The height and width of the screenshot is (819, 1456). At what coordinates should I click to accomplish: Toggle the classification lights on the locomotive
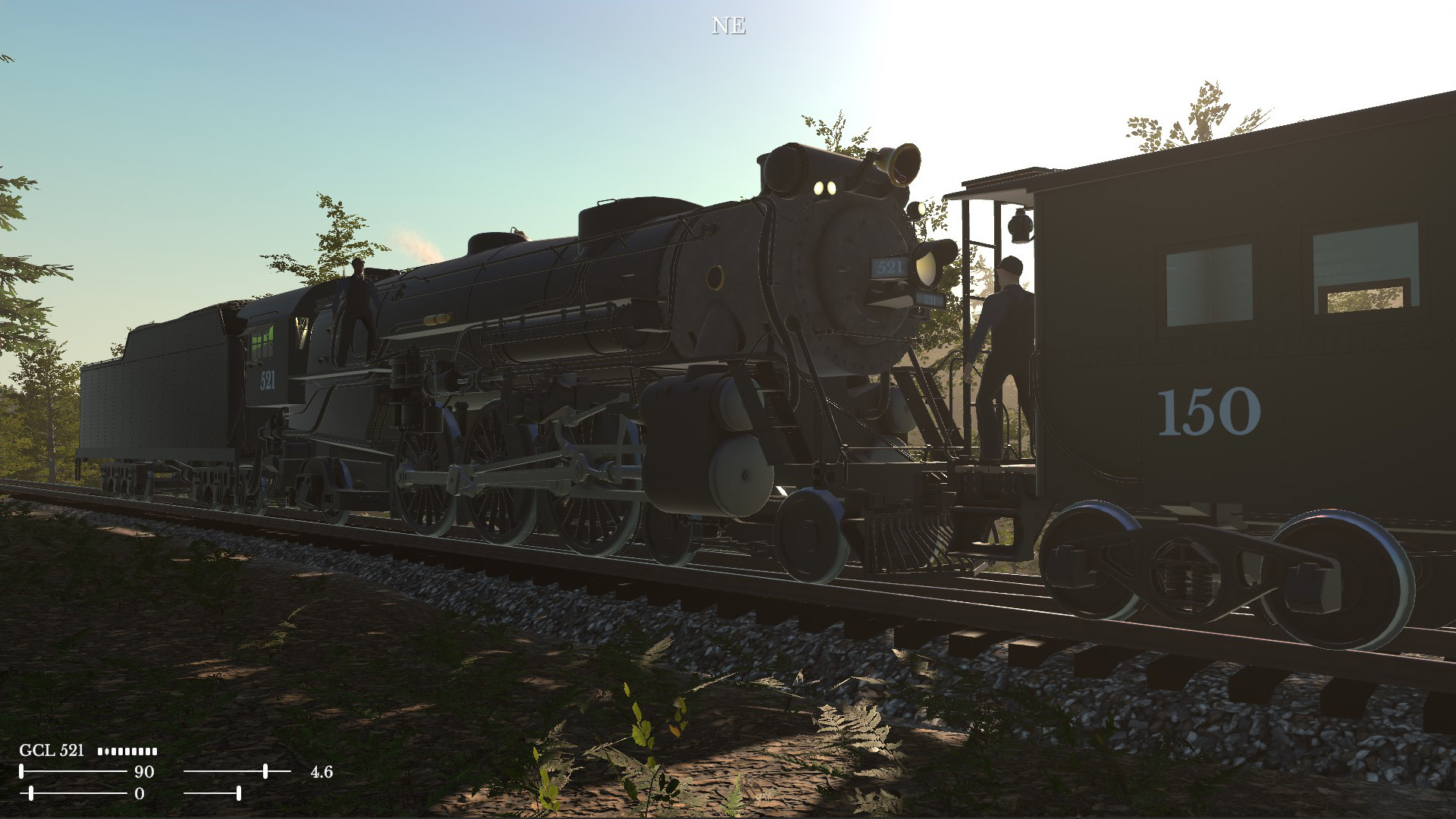point(826,187)
